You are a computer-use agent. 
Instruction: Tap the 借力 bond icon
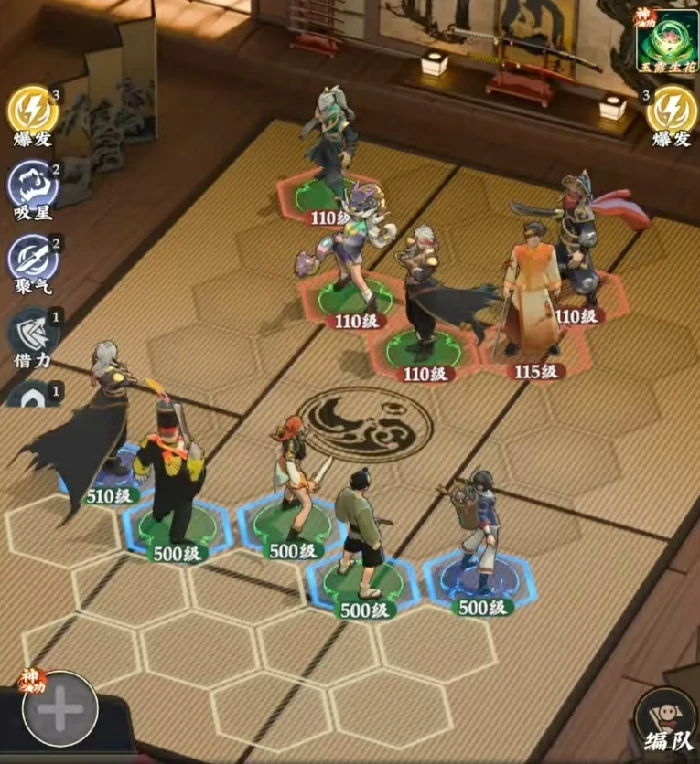[33, 332]
